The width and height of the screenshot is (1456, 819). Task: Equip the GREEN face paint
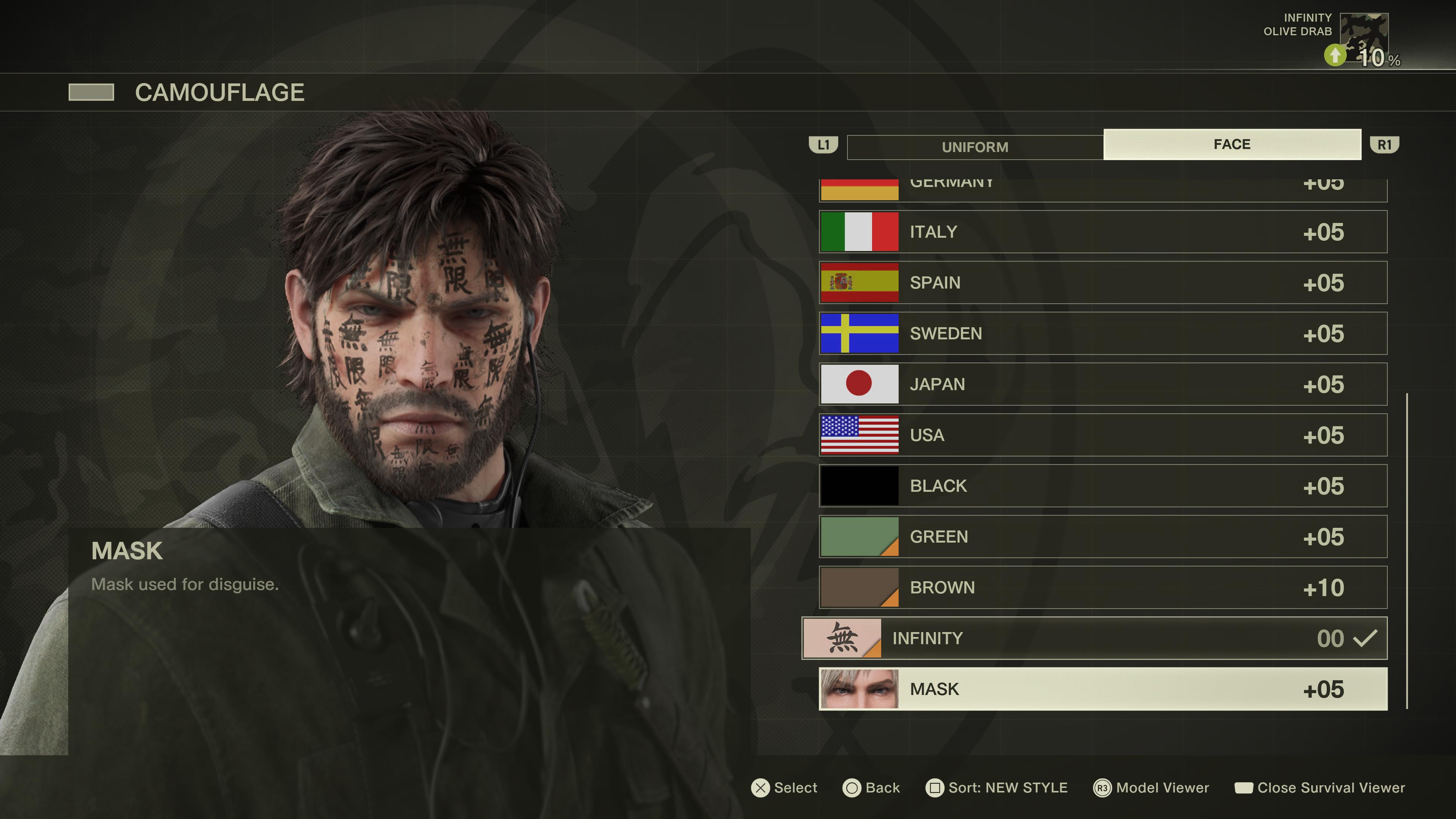pos(1102,537)
